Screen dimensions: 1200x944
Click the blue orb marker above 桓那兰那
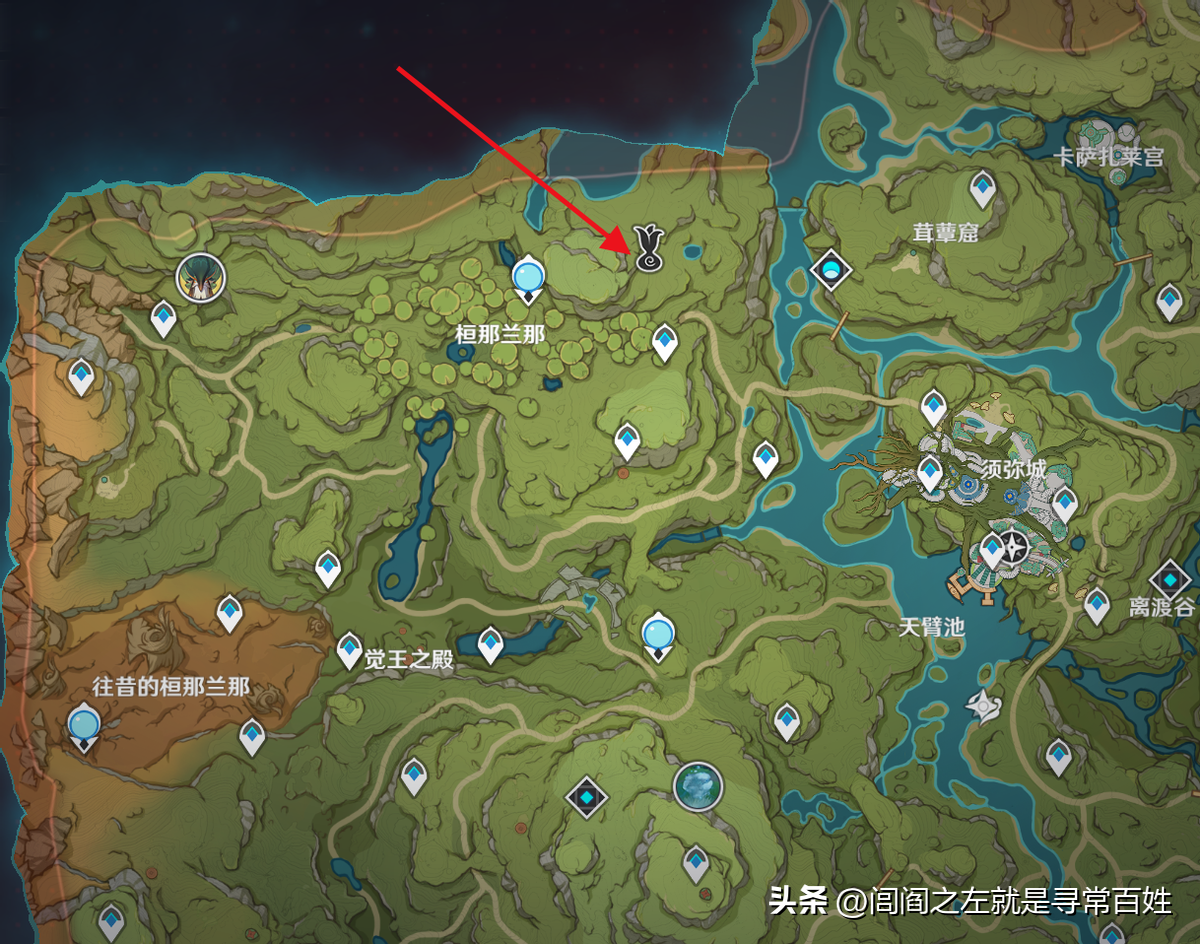[527, 275]
